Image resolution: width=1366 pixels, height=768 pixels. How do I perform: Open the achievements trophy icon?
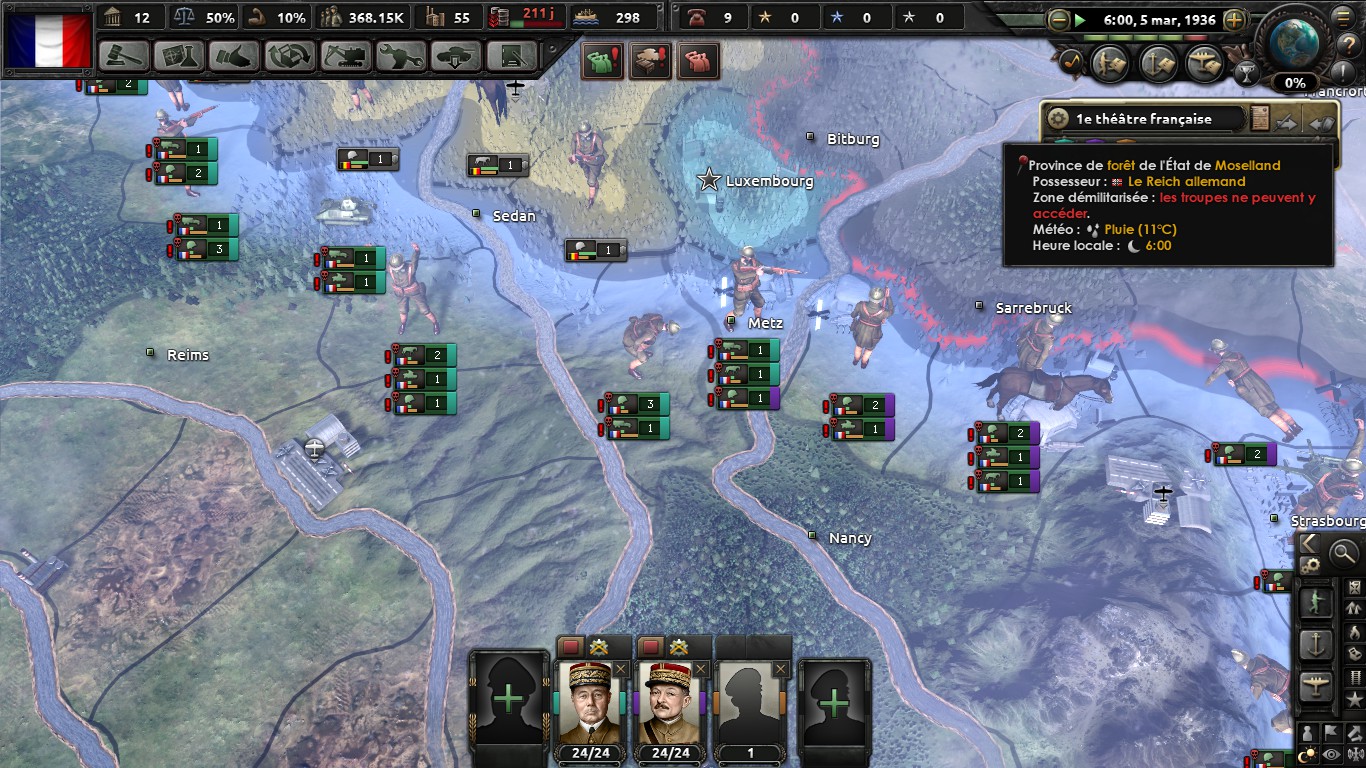(1246, 72)
